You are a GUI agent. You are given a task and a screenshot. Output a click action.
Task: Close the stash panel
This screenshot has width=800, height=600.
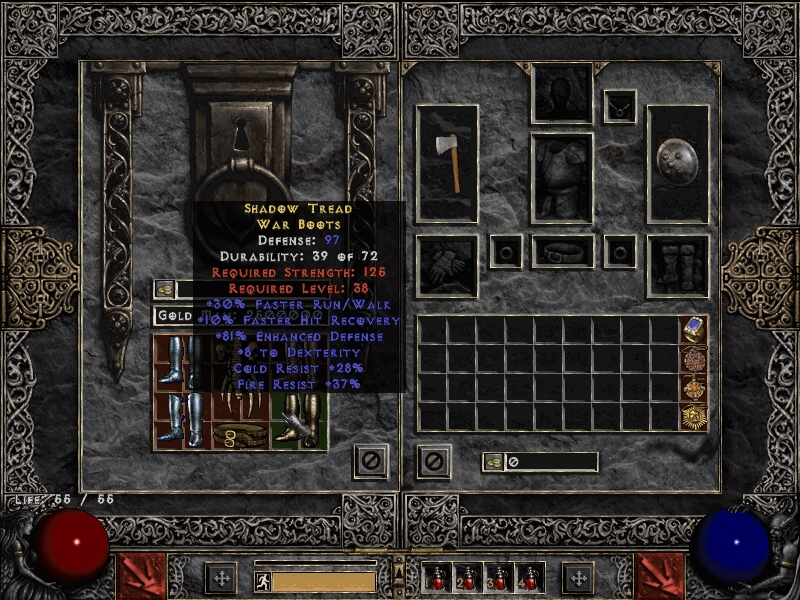tap(370, 461)
